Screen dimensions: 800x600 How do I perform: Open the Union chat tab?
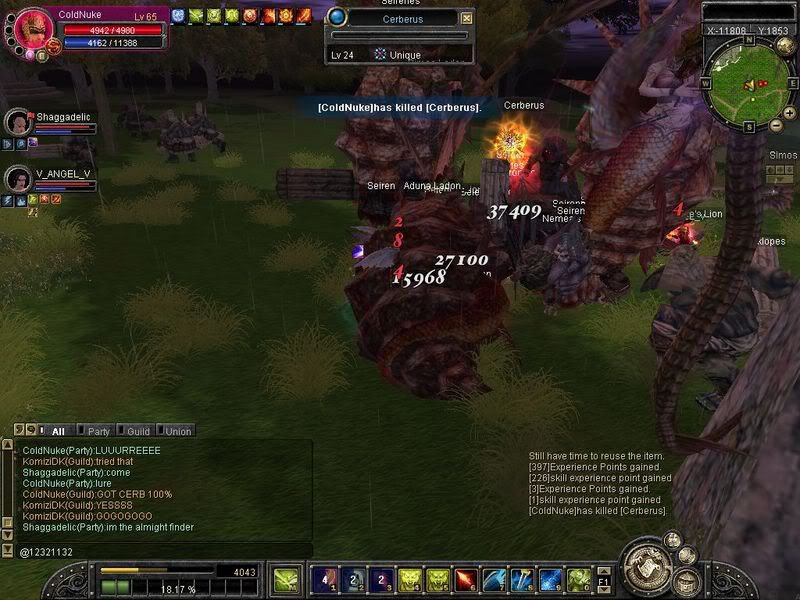(177, 431)
